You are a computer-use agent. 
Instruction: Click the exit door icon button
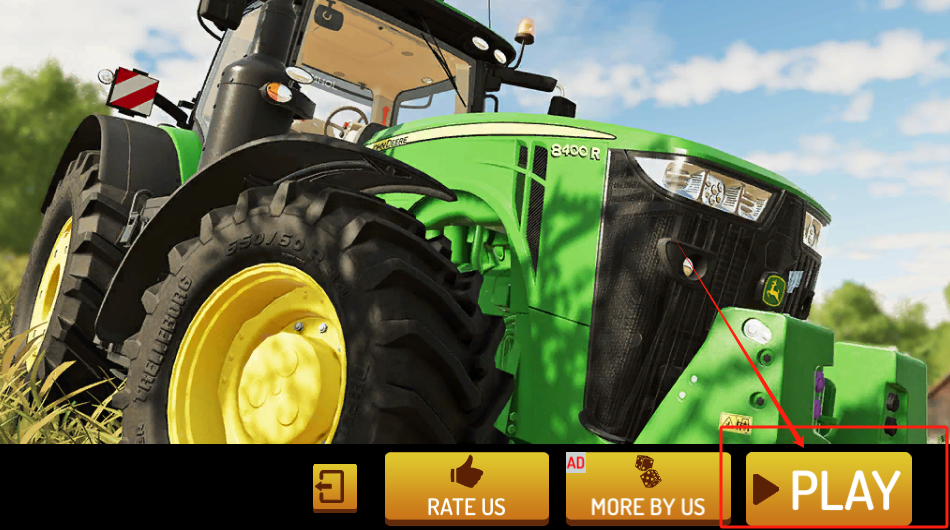pyautogui.click(x=334, y=487)
